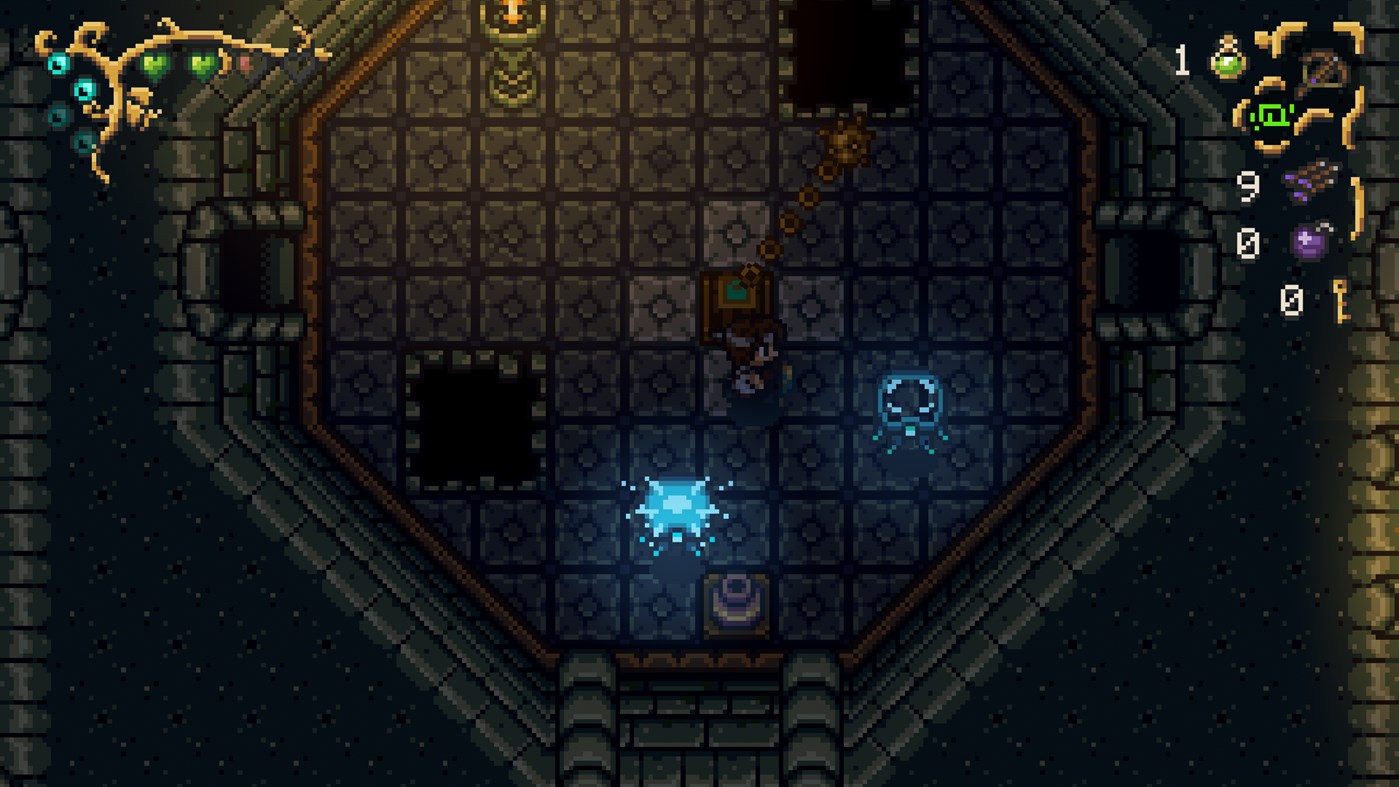Click the faded pink heart container icon

coord(245,63)
